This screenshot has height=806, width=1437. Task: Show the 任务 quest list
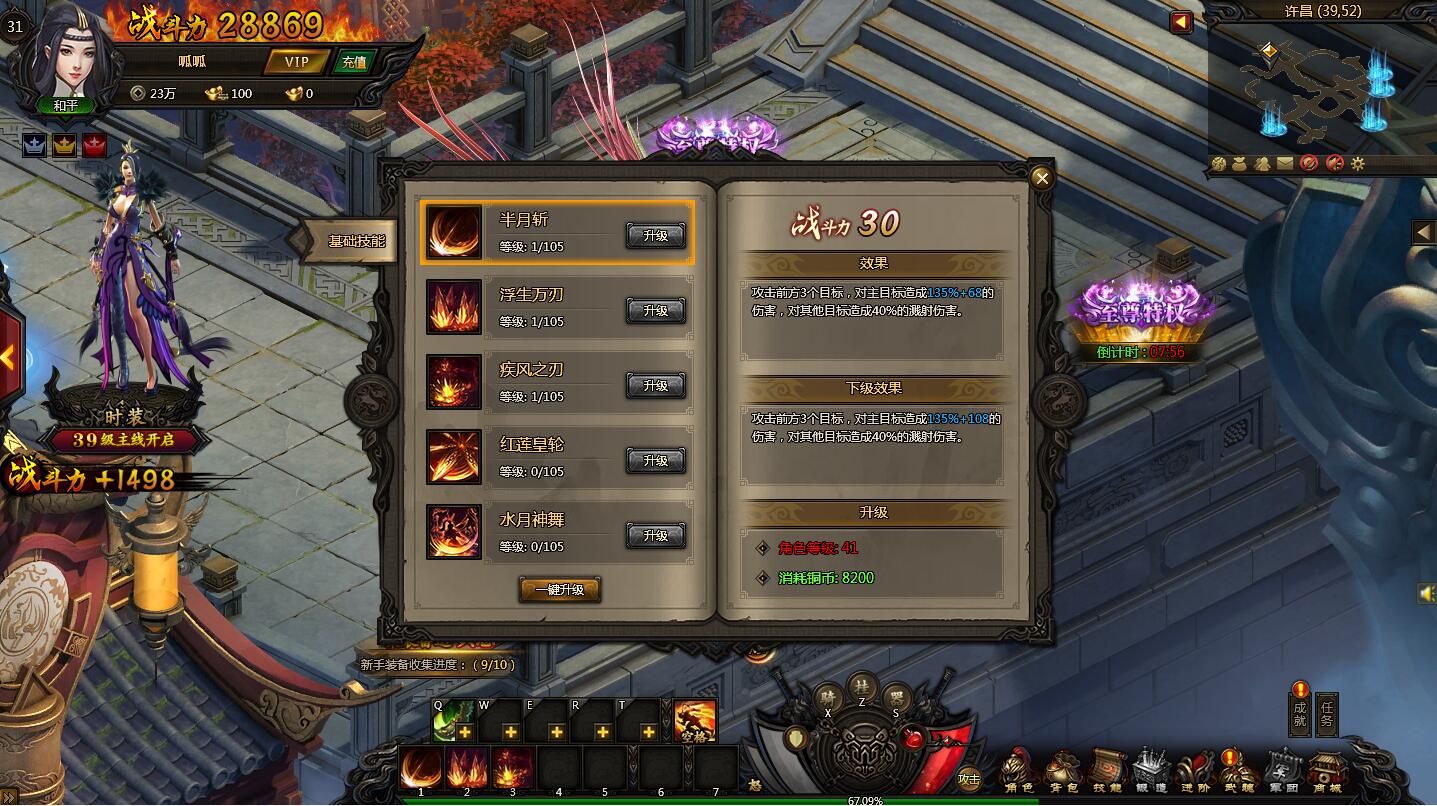pyautogui.click(x=1326, y=714)
